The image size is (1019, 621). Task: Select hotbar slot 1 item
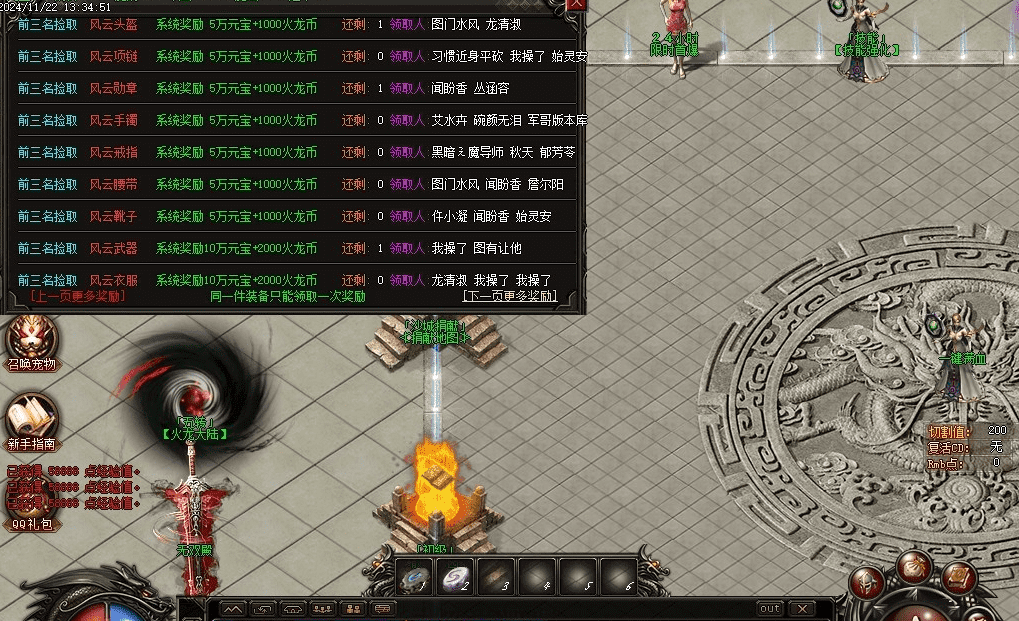click(414, 576)
